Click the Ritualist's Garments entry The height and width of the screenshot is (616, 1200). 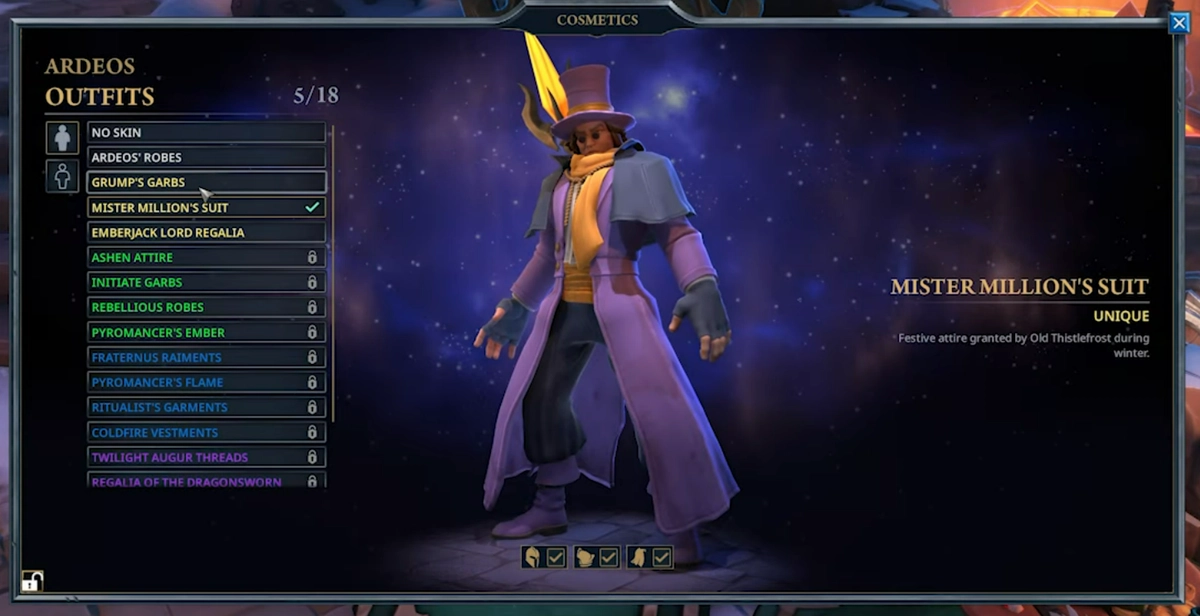click(x=206, y=407)
